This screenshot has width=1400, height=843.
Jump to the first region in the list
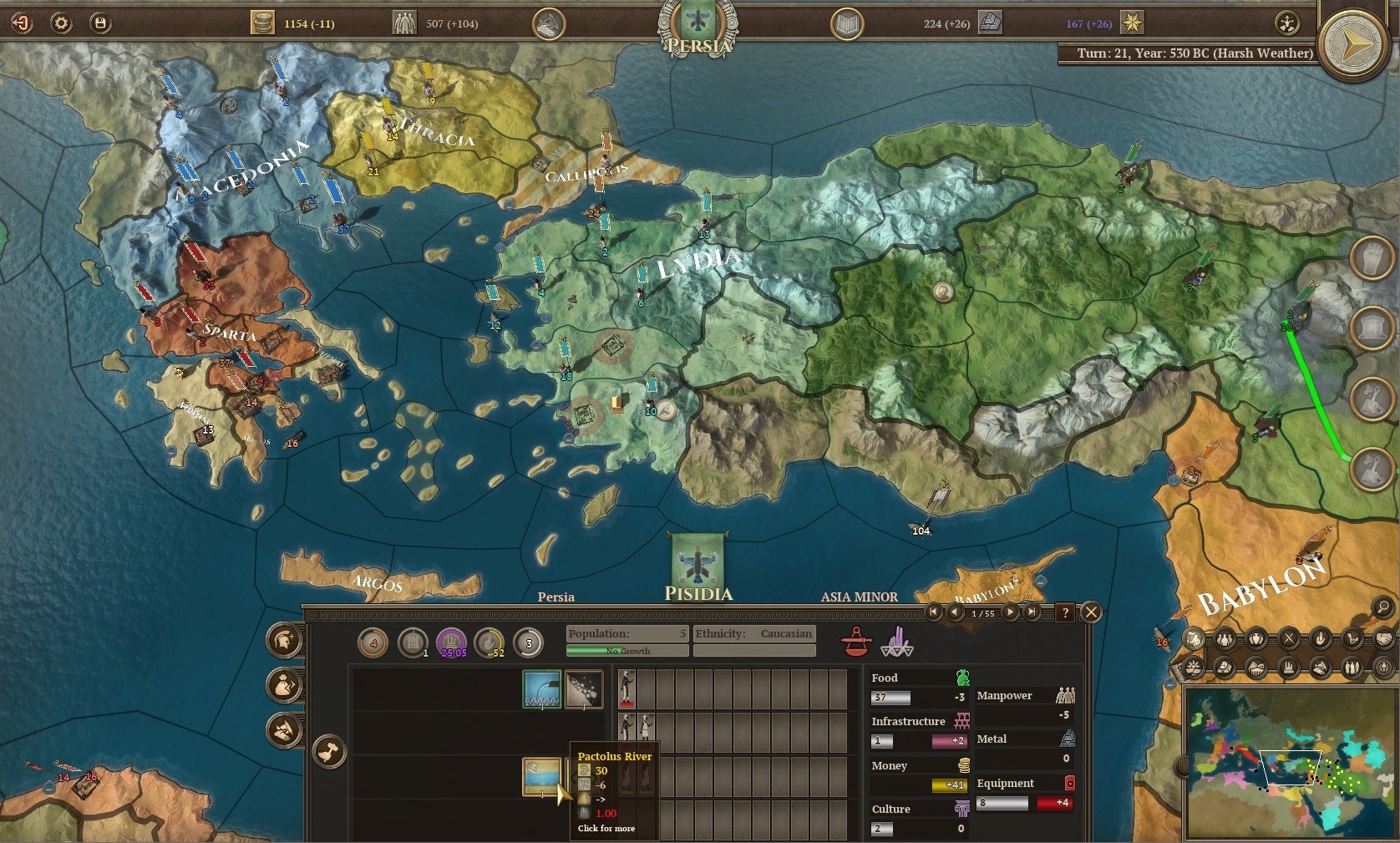click(934, 612)
